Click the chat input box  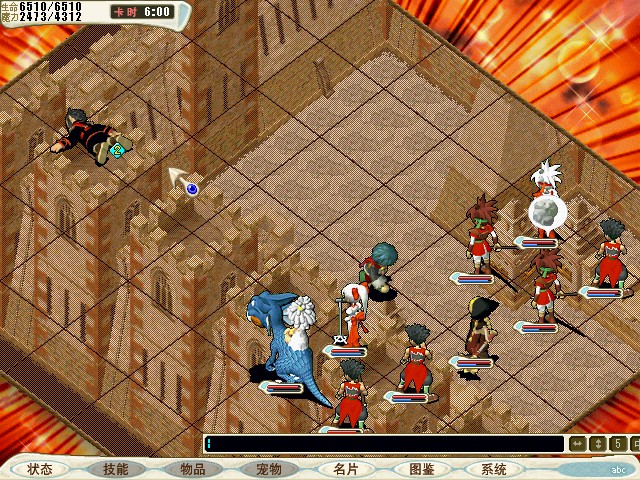[x=384, y=443]
